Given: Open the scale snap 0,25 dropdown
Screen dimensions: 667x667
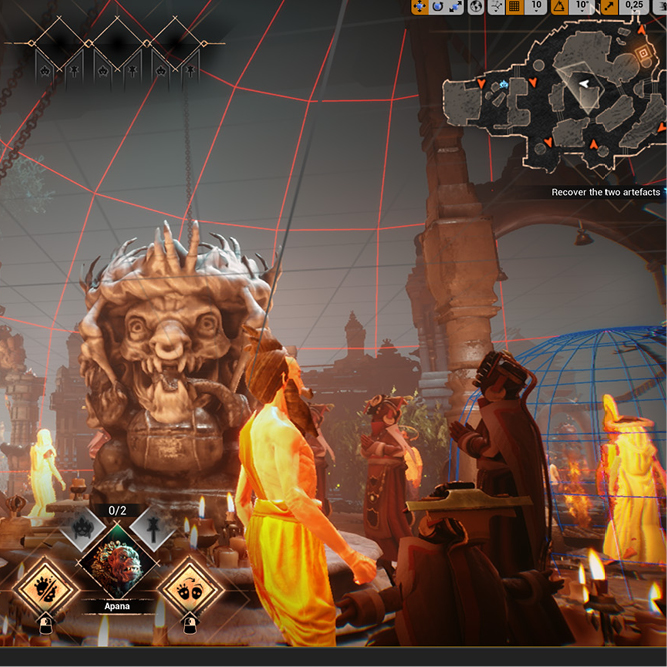Looking at the screenshot, I should [634, 6].
